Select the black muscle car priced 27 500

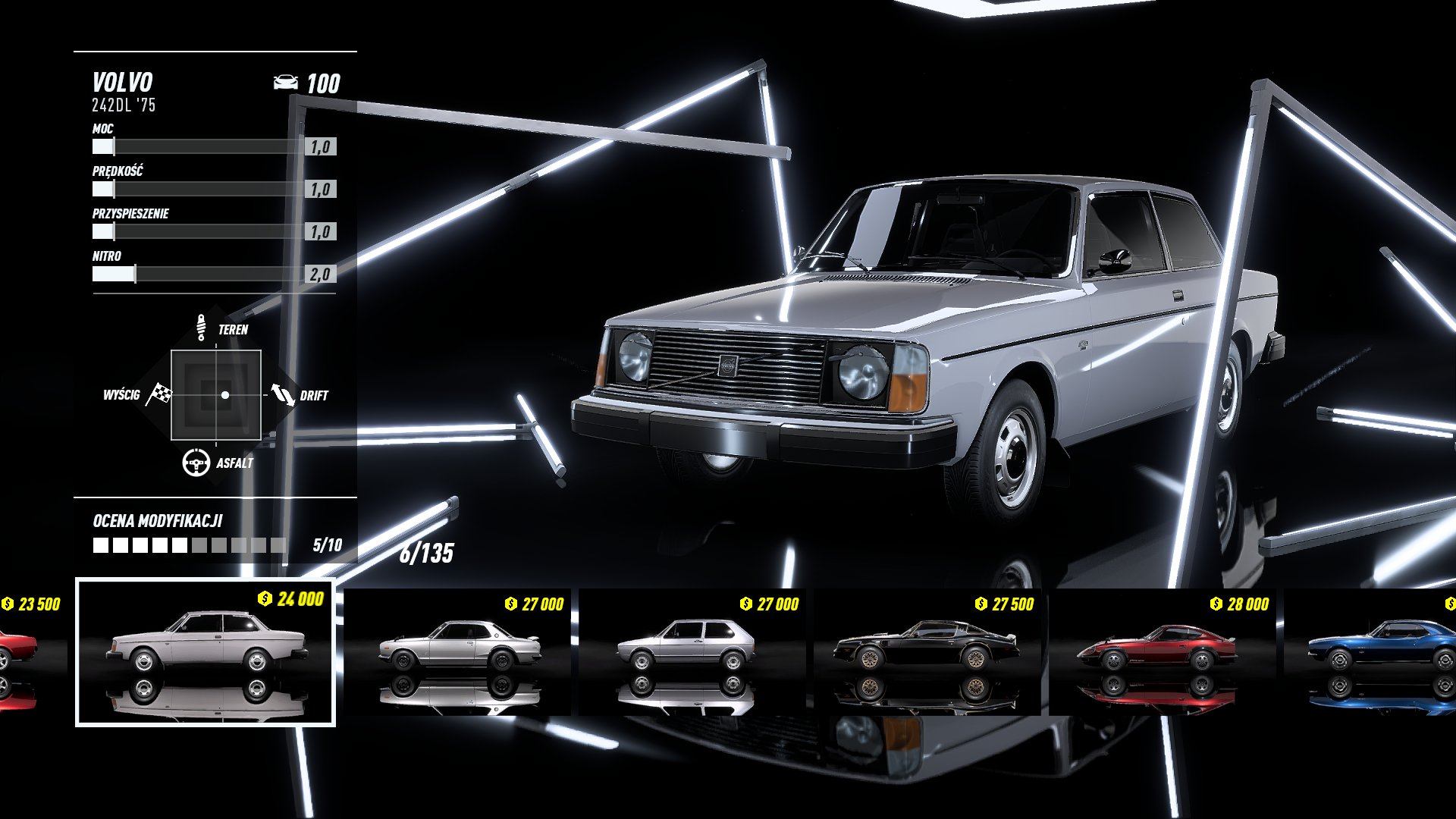pyautogui.click(x=927, y=652)
